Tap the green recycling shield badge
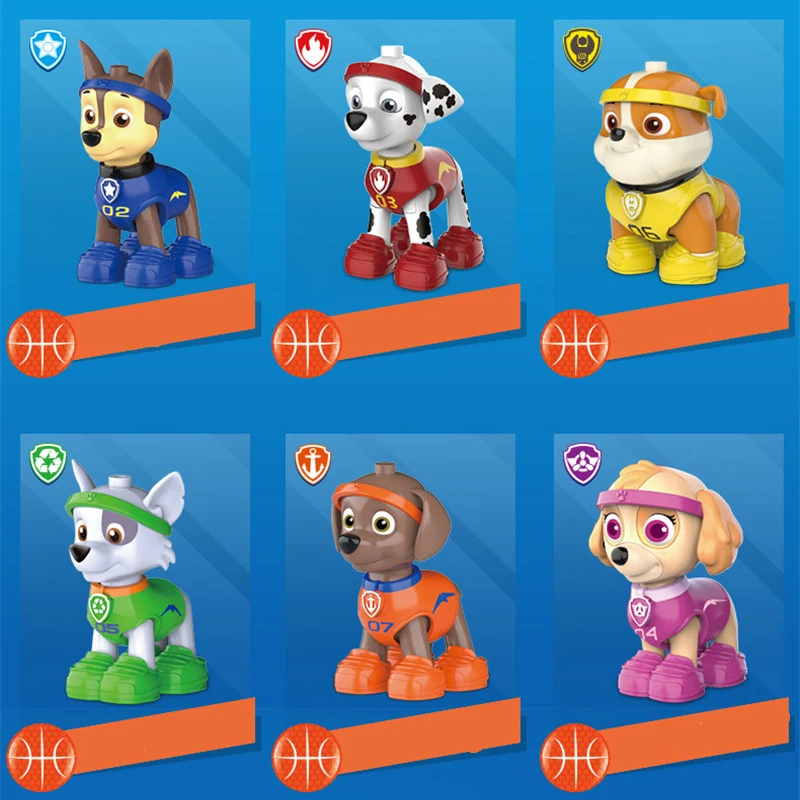 [48, 463]
